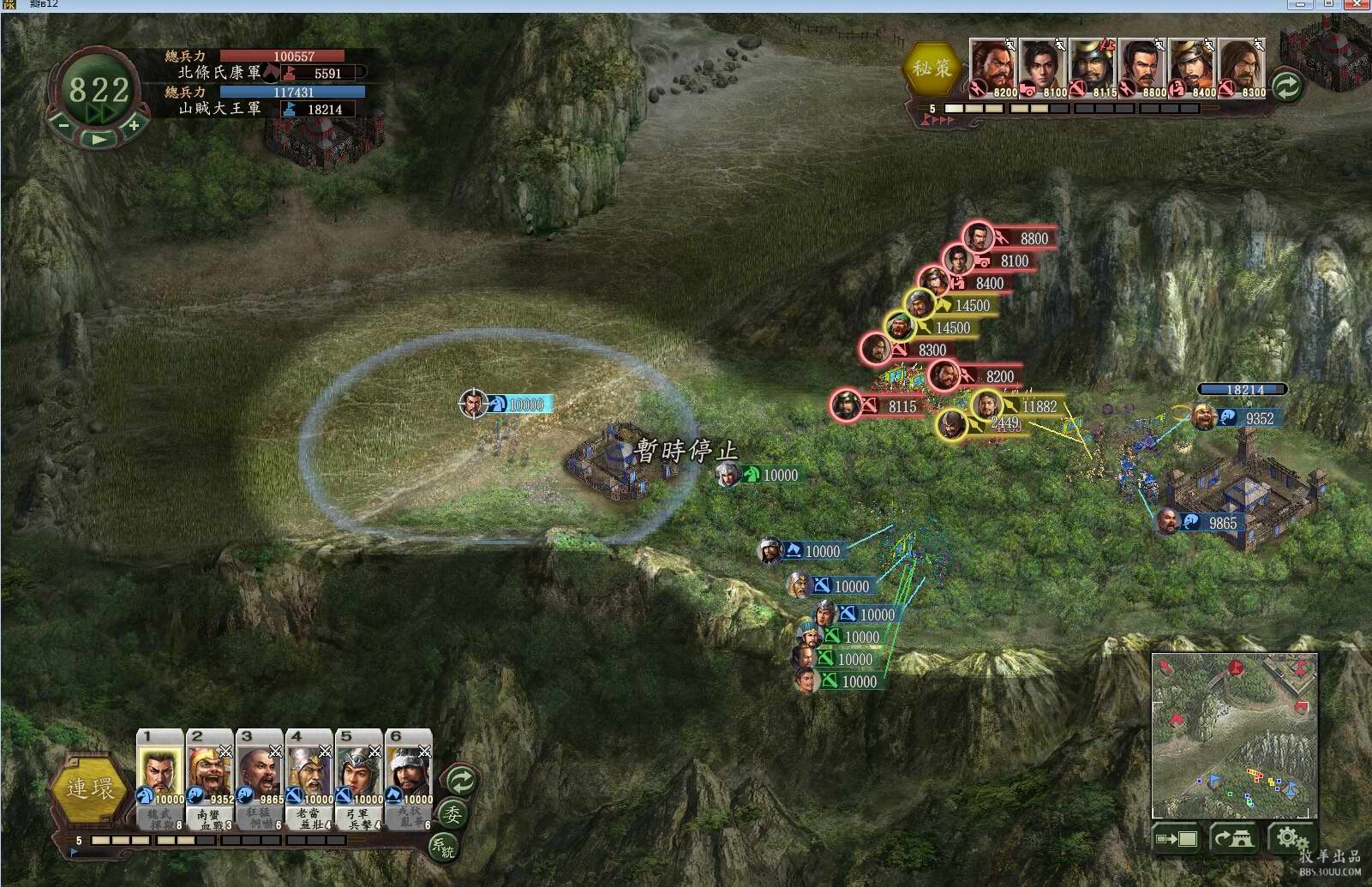Click the 秘策 secret plan hexagon
The image size is (1372, 887).
(x=932, y=69)
